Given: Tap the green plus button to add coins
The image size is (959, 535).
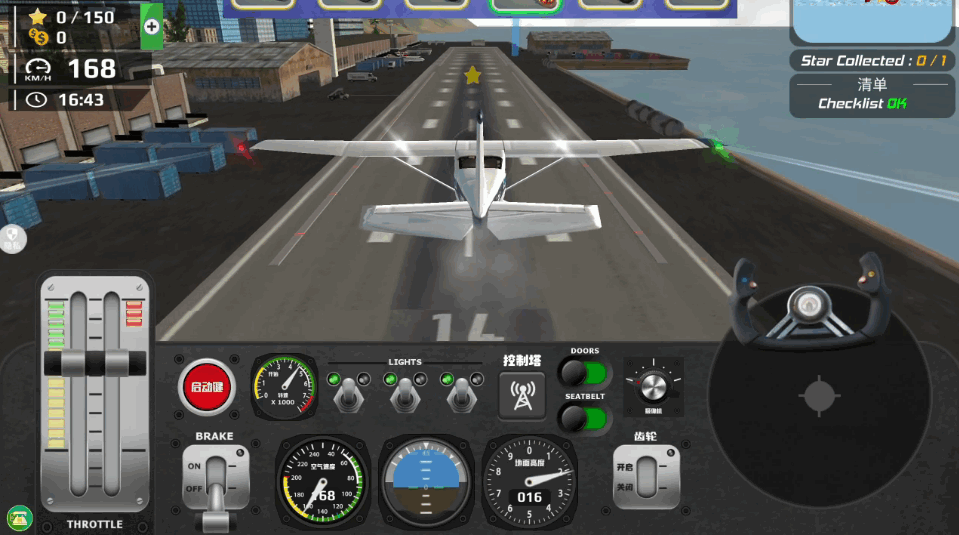Looking at the screenshot, I should (152, 27).
